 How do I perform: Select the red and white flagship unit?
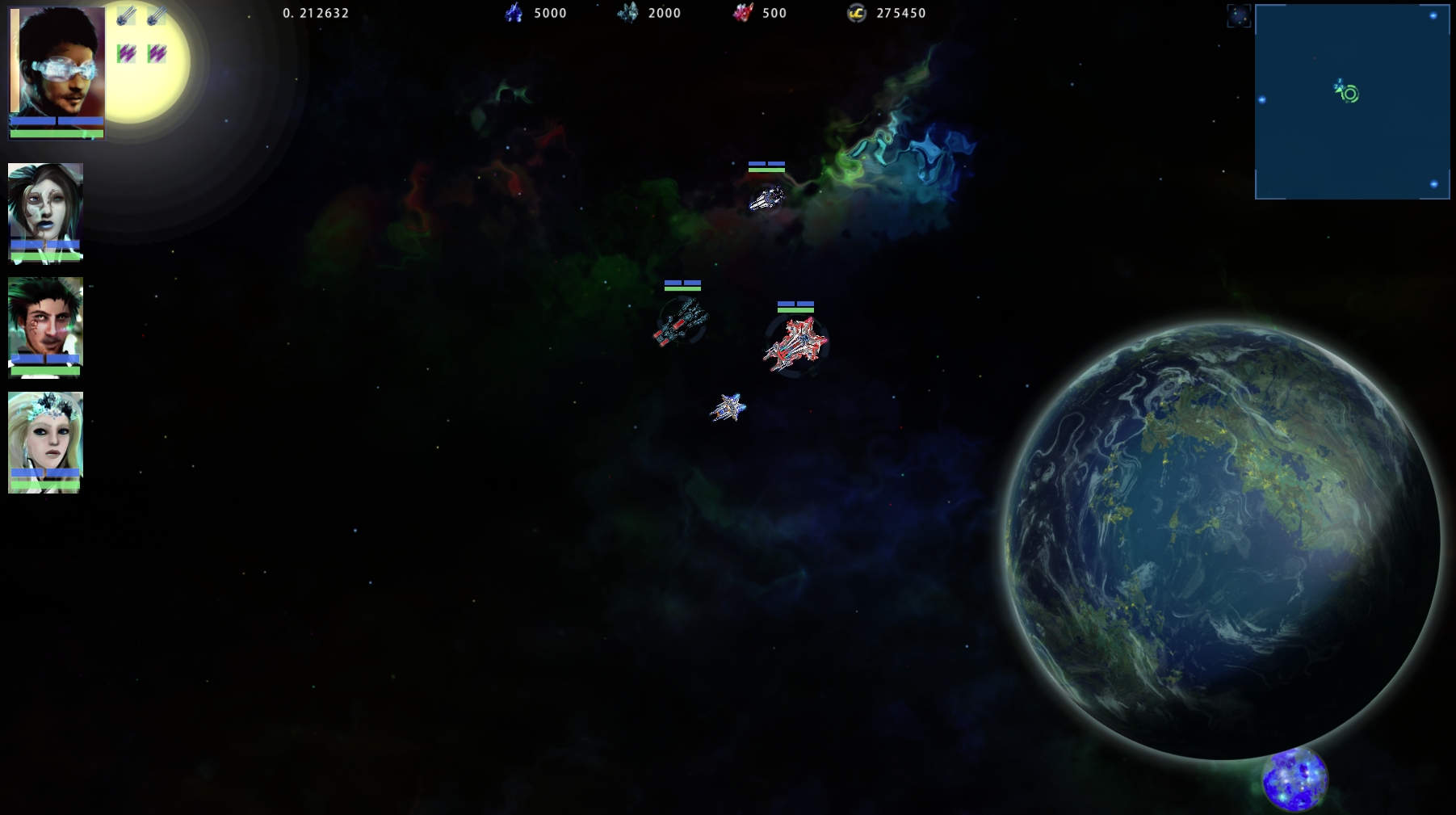796,346
